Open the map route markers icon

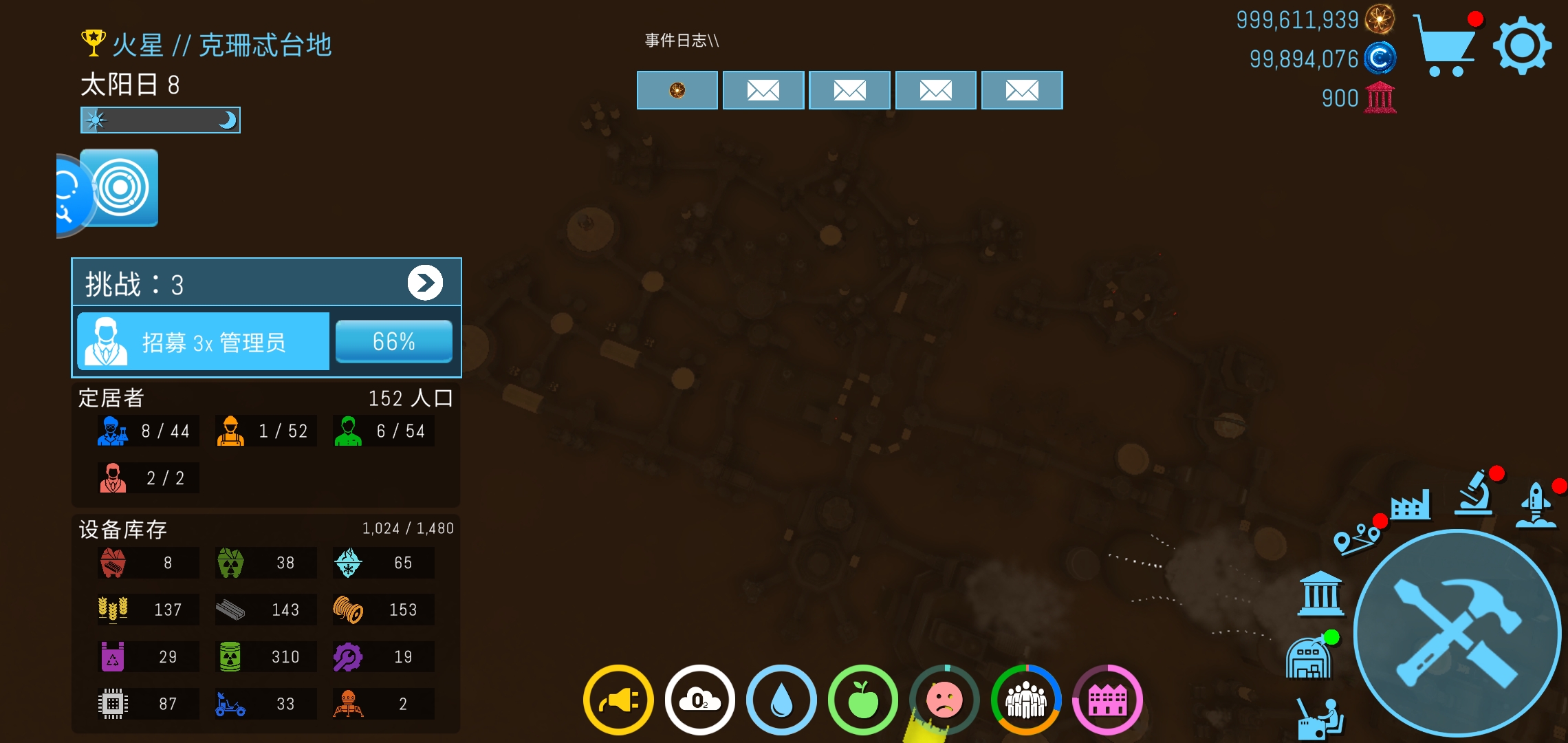tap(1356, 538)
